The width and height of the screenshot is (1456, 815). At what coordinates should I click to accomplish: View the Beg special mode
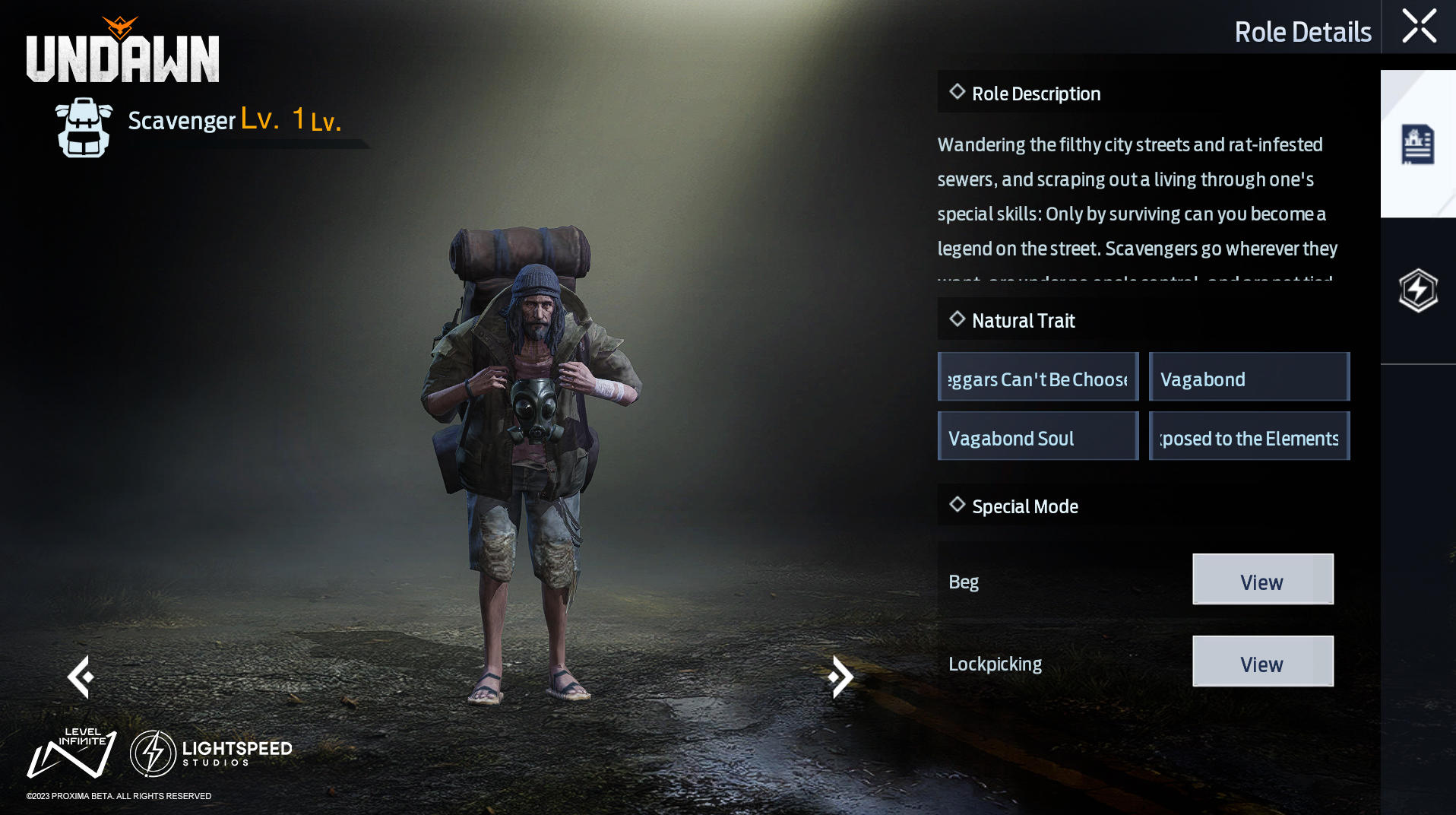click(1262, 580)
